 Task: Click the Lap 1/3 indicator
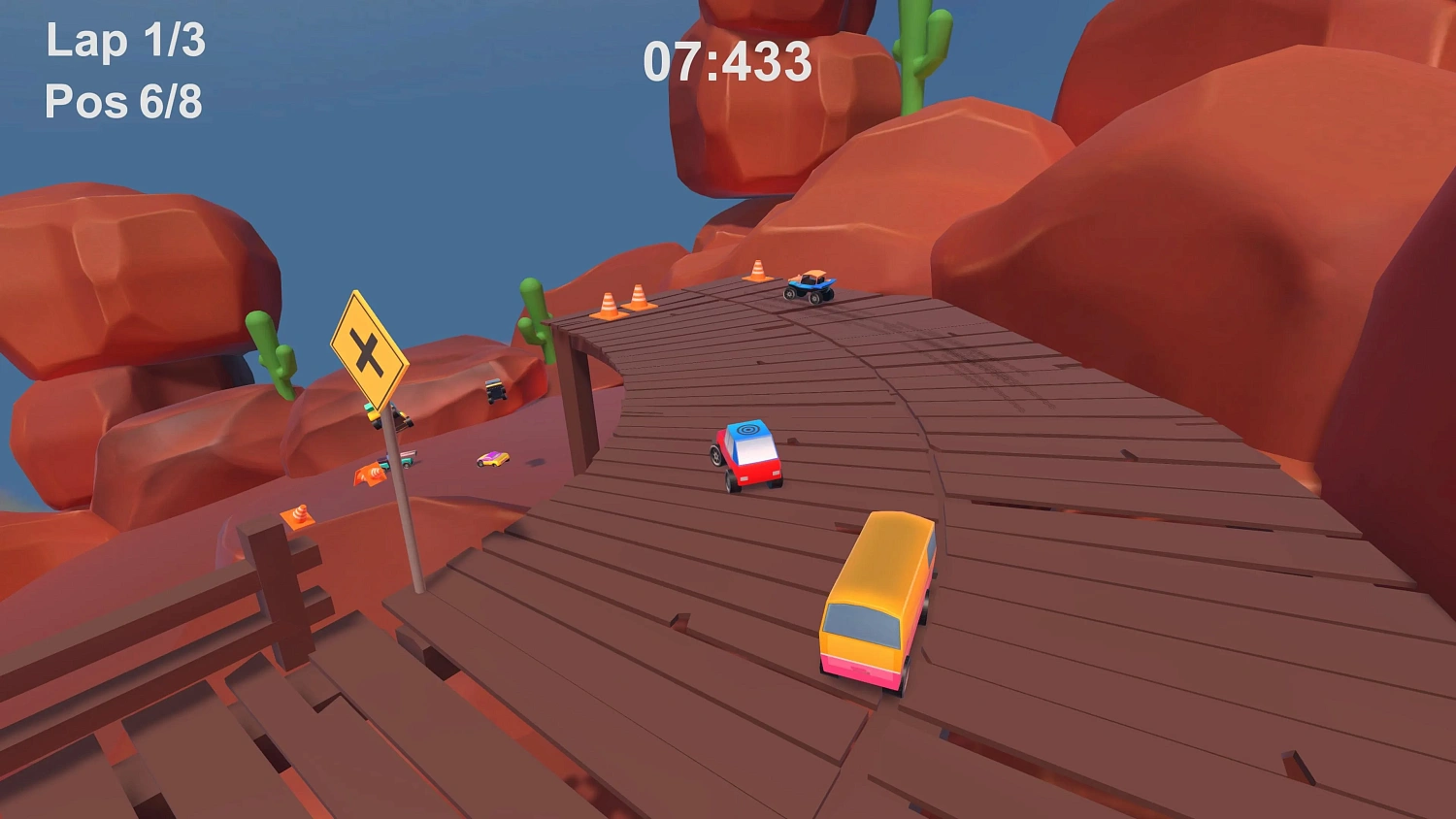click(124, 41)
